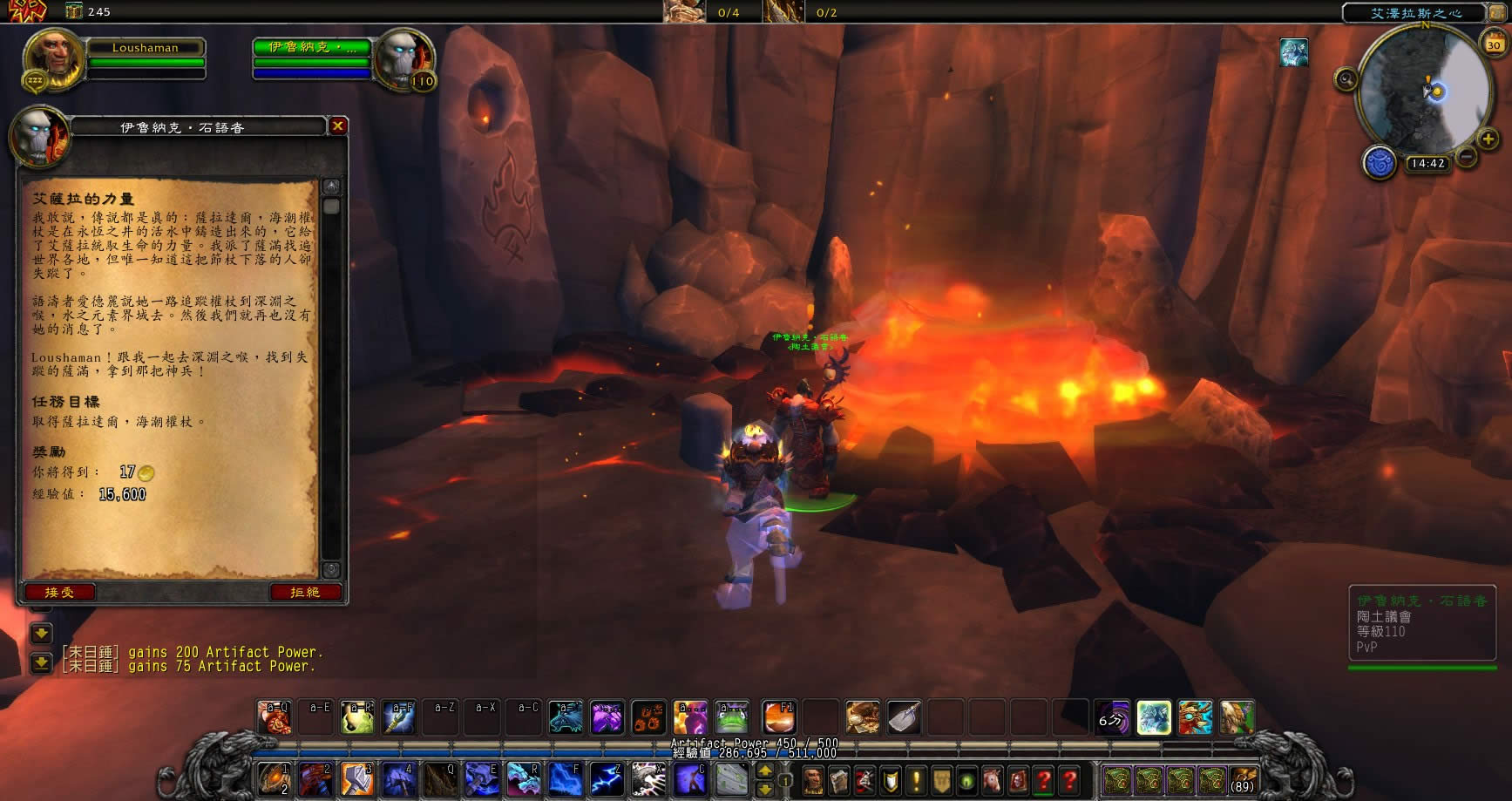1512x801 pixels.
Task: Zoom in the minimap with plus button
Action: coord(1488,139)
